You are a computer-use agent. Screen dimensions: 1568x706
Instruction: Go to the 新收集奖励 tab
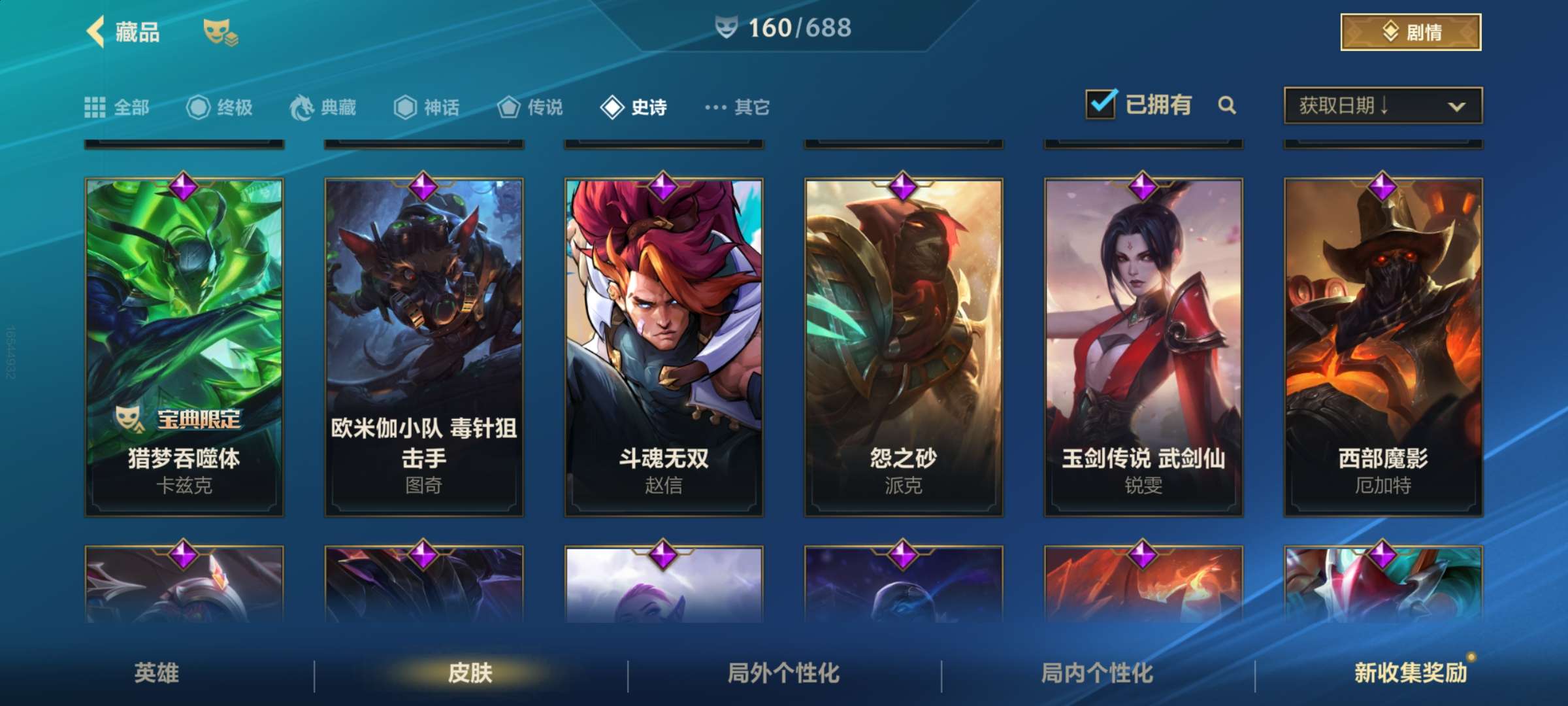(x=1411, y=673)
